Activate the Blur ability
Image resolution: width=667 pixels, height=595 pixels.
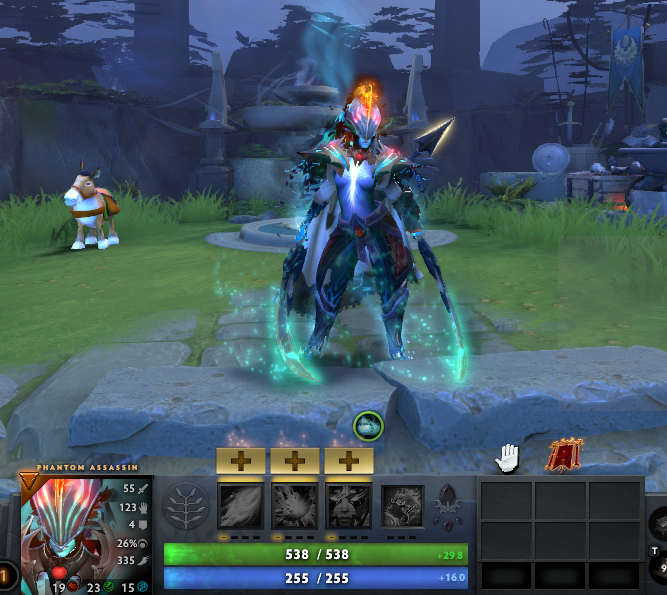coord(347,506)
